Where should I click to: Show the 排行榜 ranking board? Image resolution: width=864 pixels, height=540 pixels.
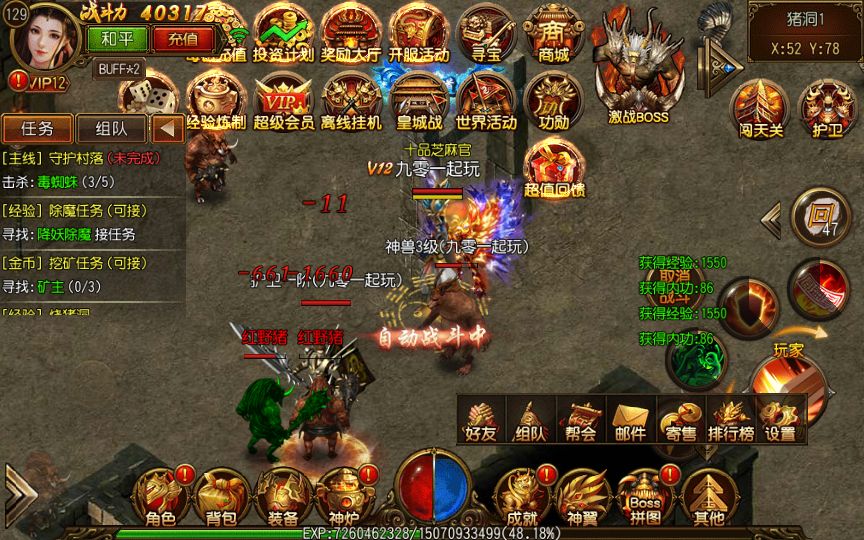[730, 420]
